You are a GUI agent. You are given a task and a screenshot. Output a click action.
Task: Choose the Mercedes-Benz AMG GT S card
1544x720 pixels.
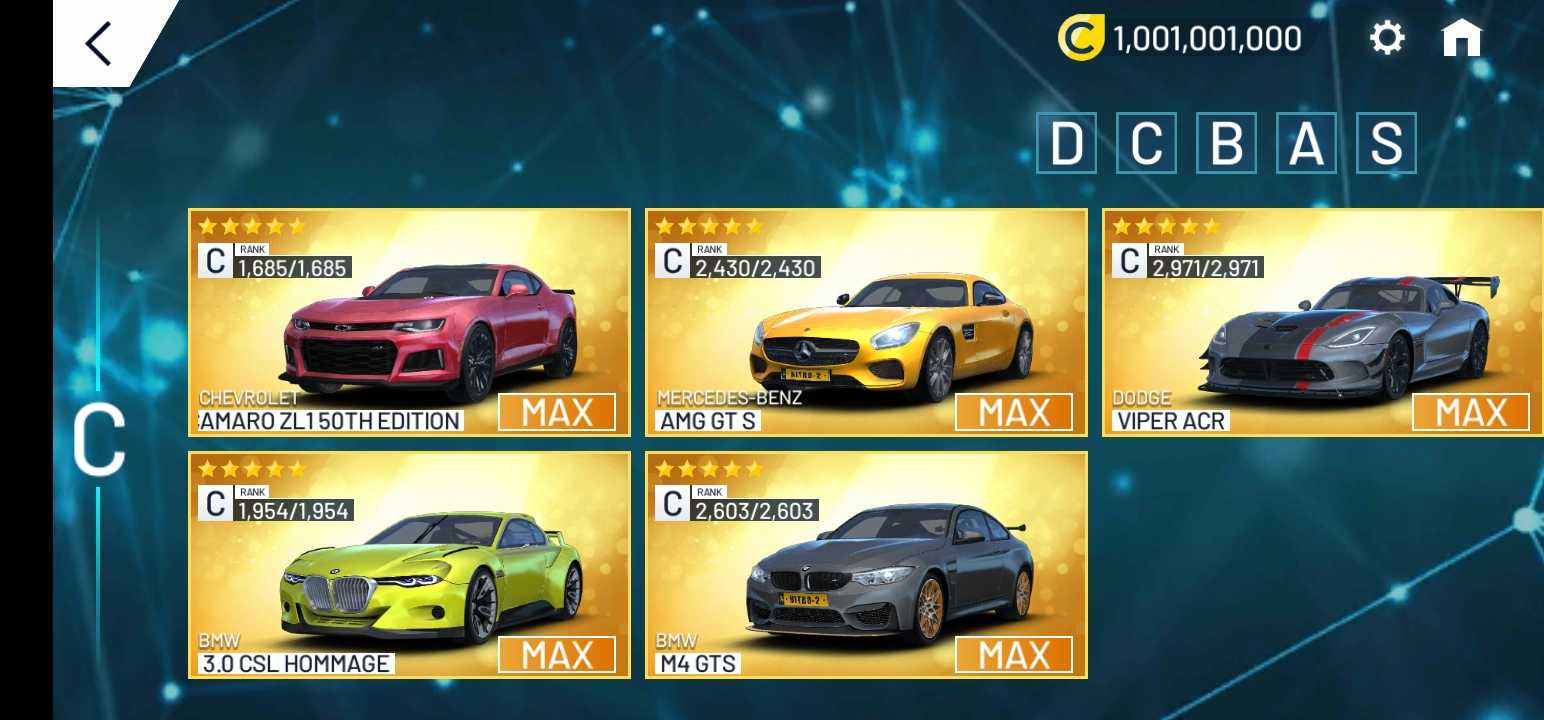866,322
